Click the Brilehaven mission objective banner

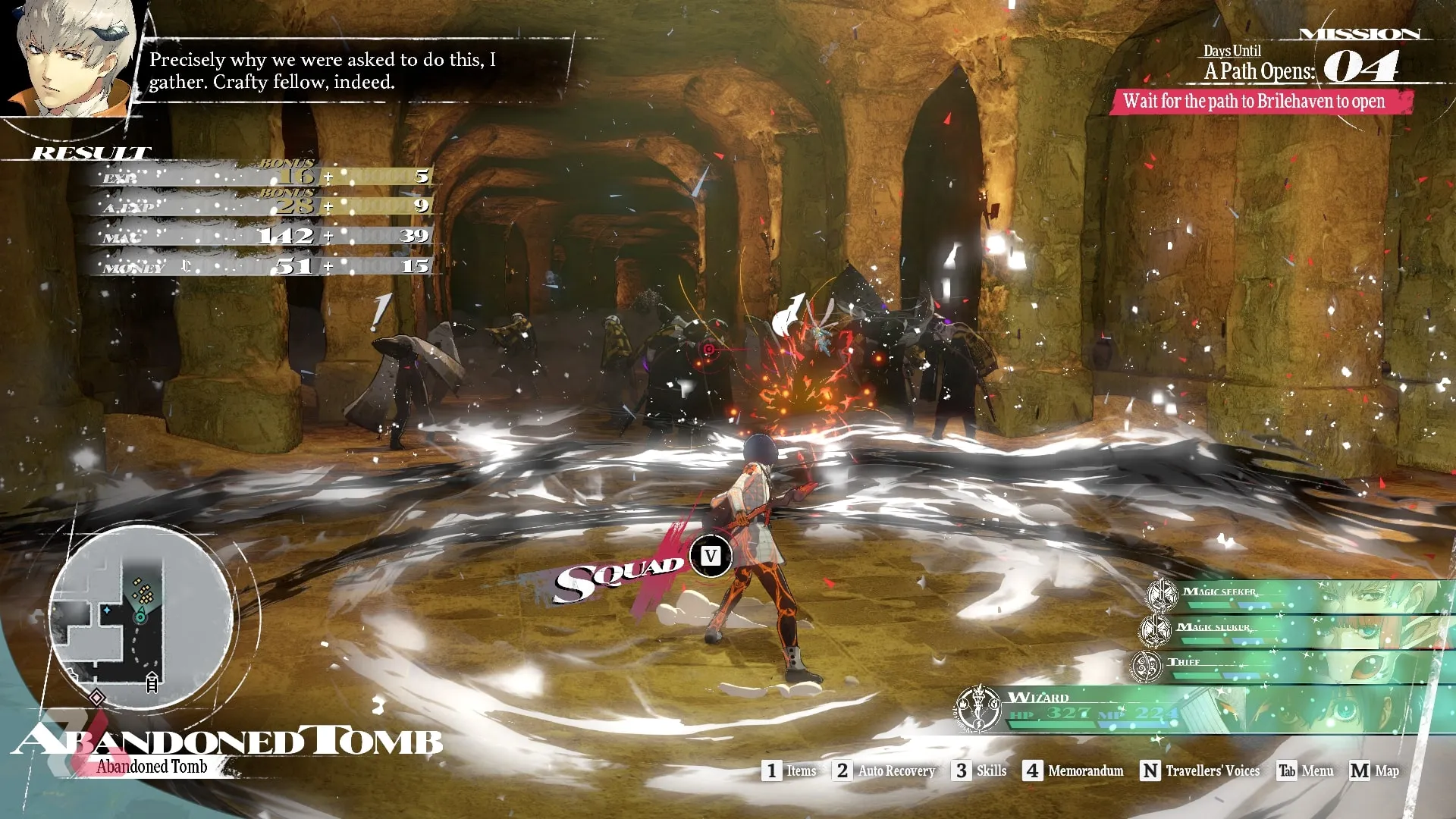(x=1259, y=102)
